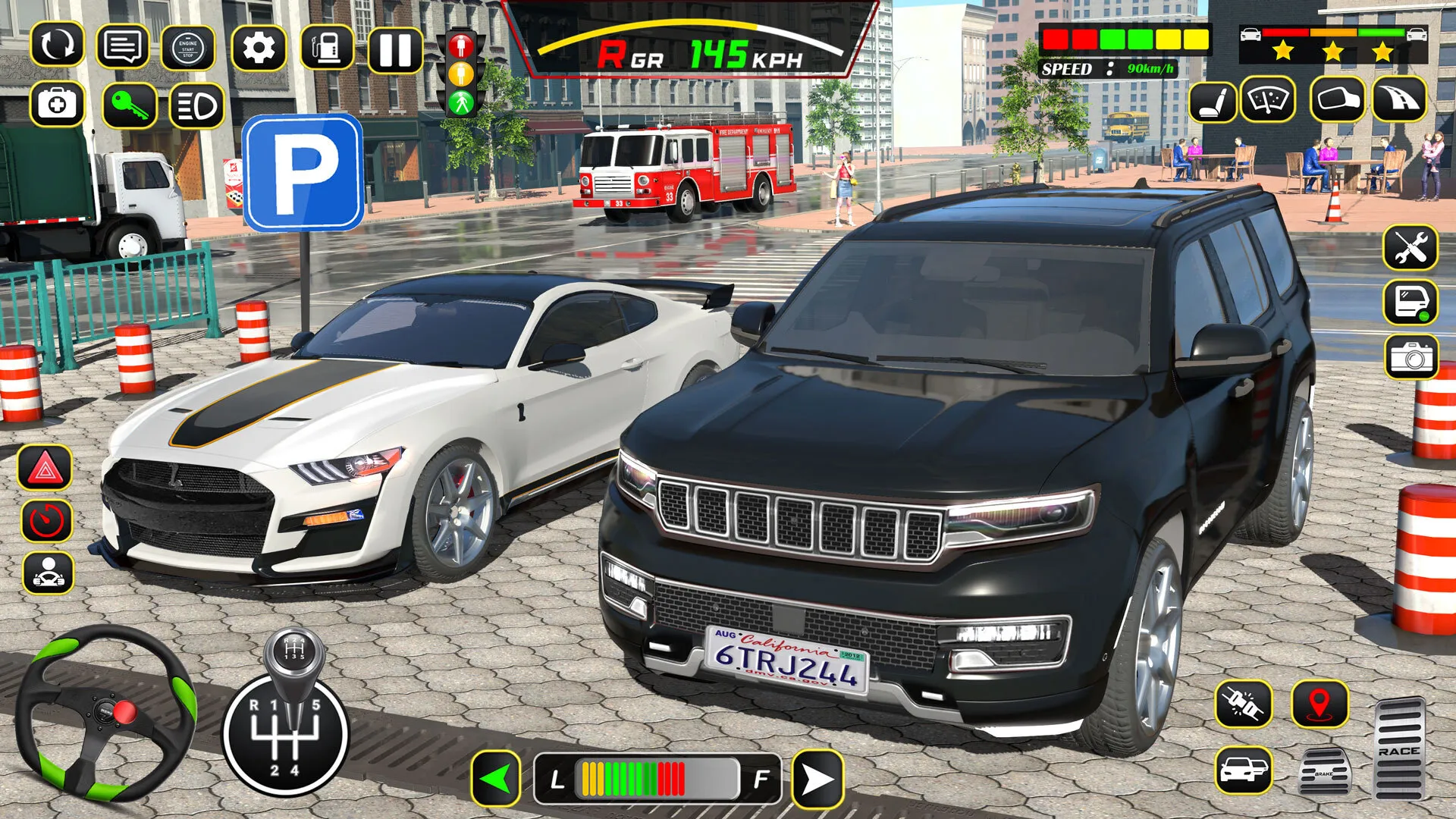Screen dimensions: 1456x819
Task: Toggle the windshield wipers button
Action: click(x=1268, y=100)
